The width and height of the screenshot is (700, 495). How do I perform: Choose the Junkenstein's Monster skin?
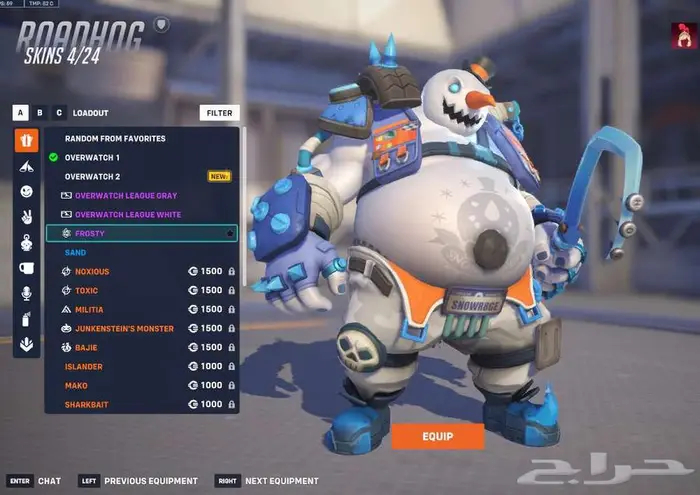(x=124, y=328)
